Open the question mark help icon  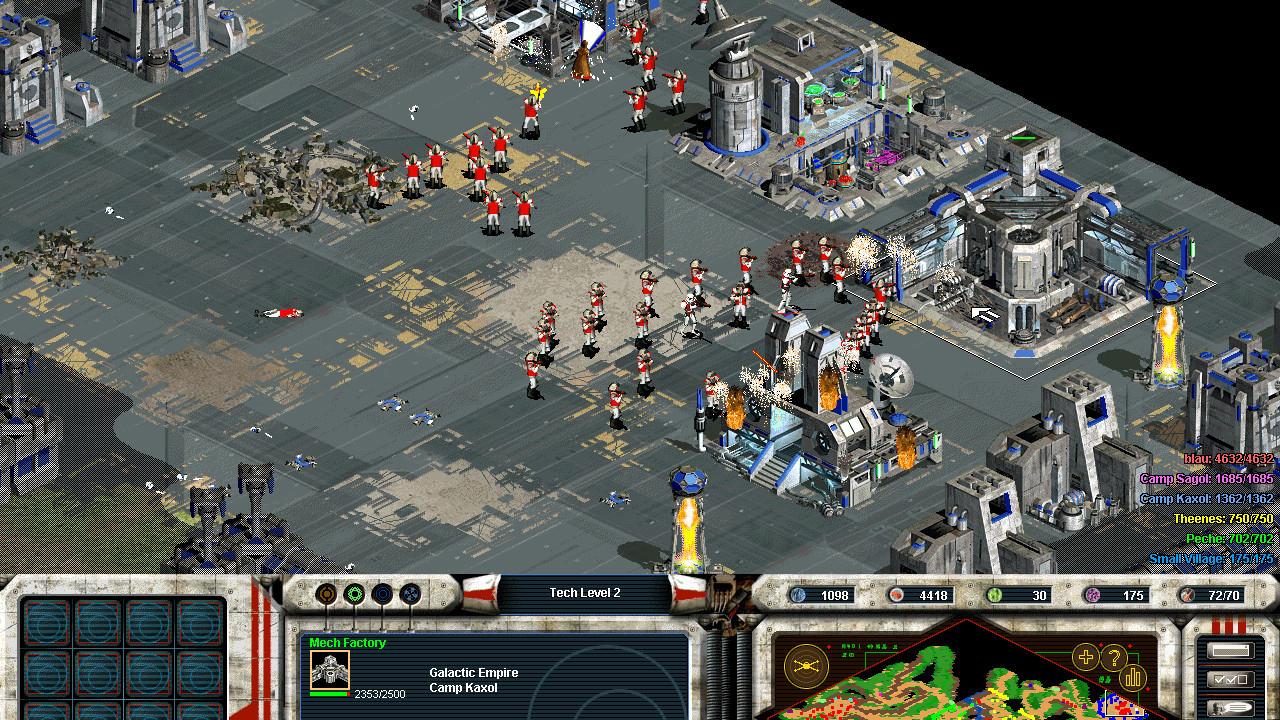pyautogui.click(x=1113, y=656)
